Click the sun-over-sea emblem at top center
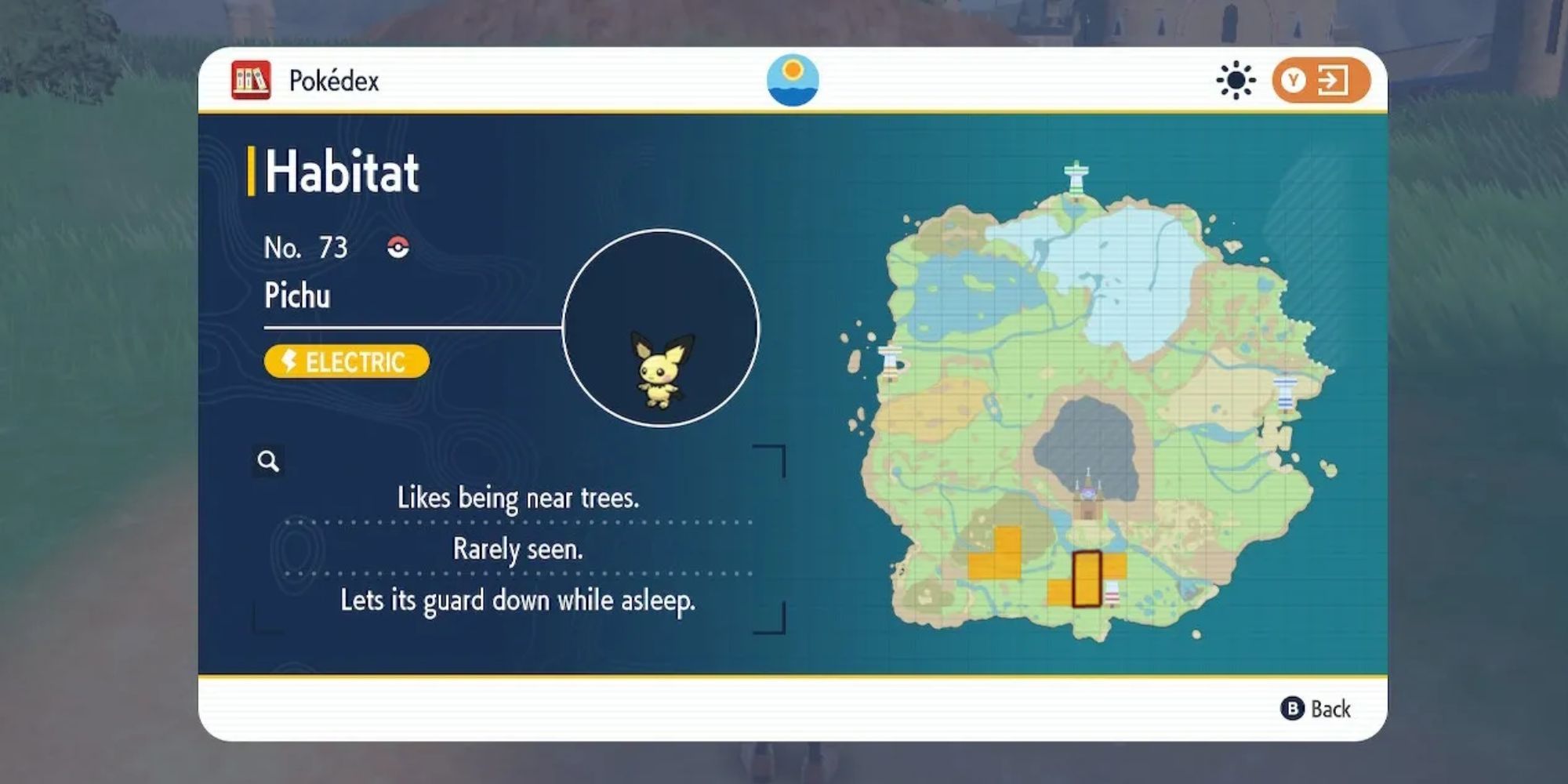Image resolution: width=1568 pixels, height=784 pixels. (793, 78)
